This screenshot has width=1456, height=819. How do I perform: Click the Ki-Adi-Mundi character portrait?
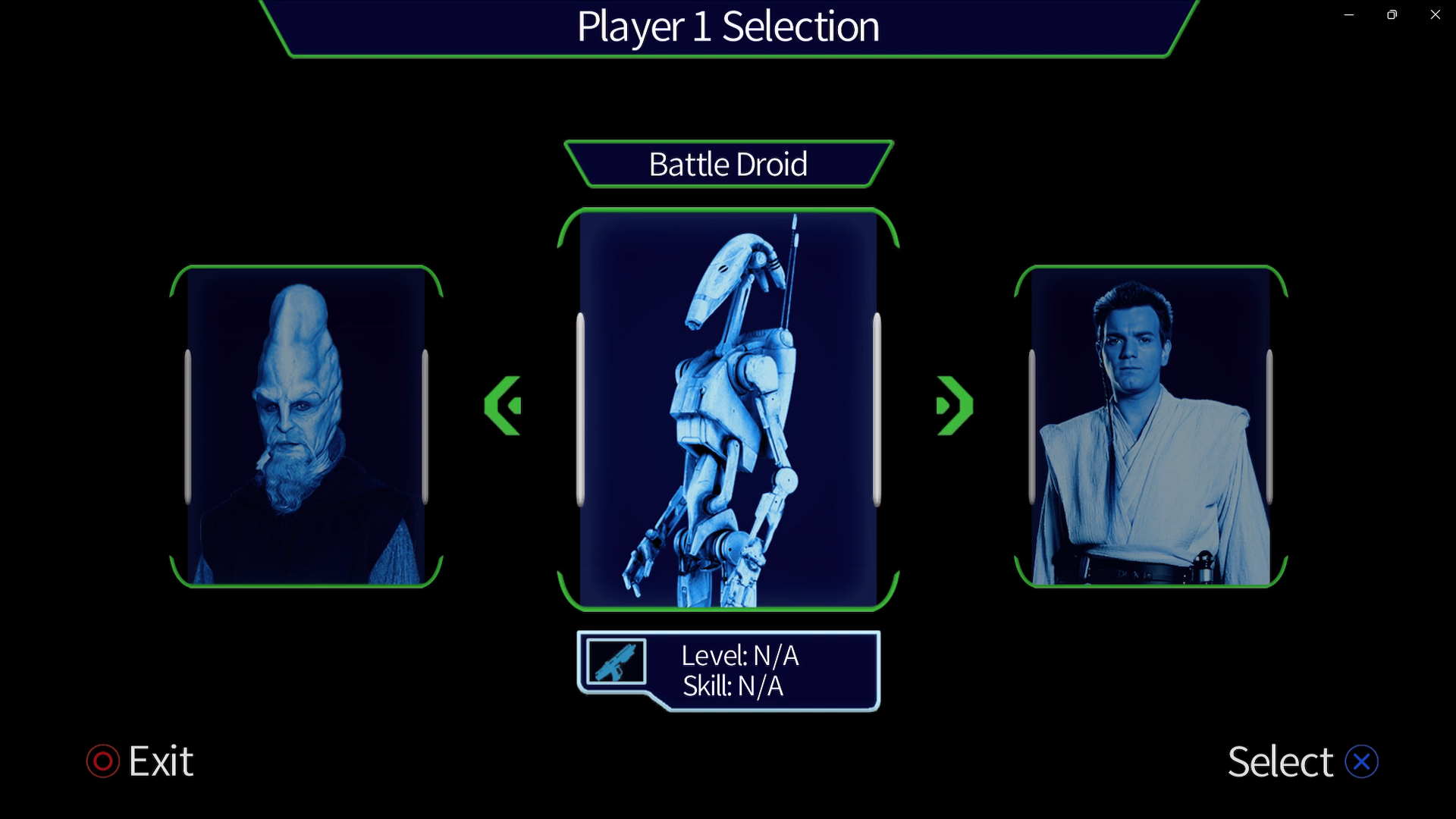click(x=306, y=428)
